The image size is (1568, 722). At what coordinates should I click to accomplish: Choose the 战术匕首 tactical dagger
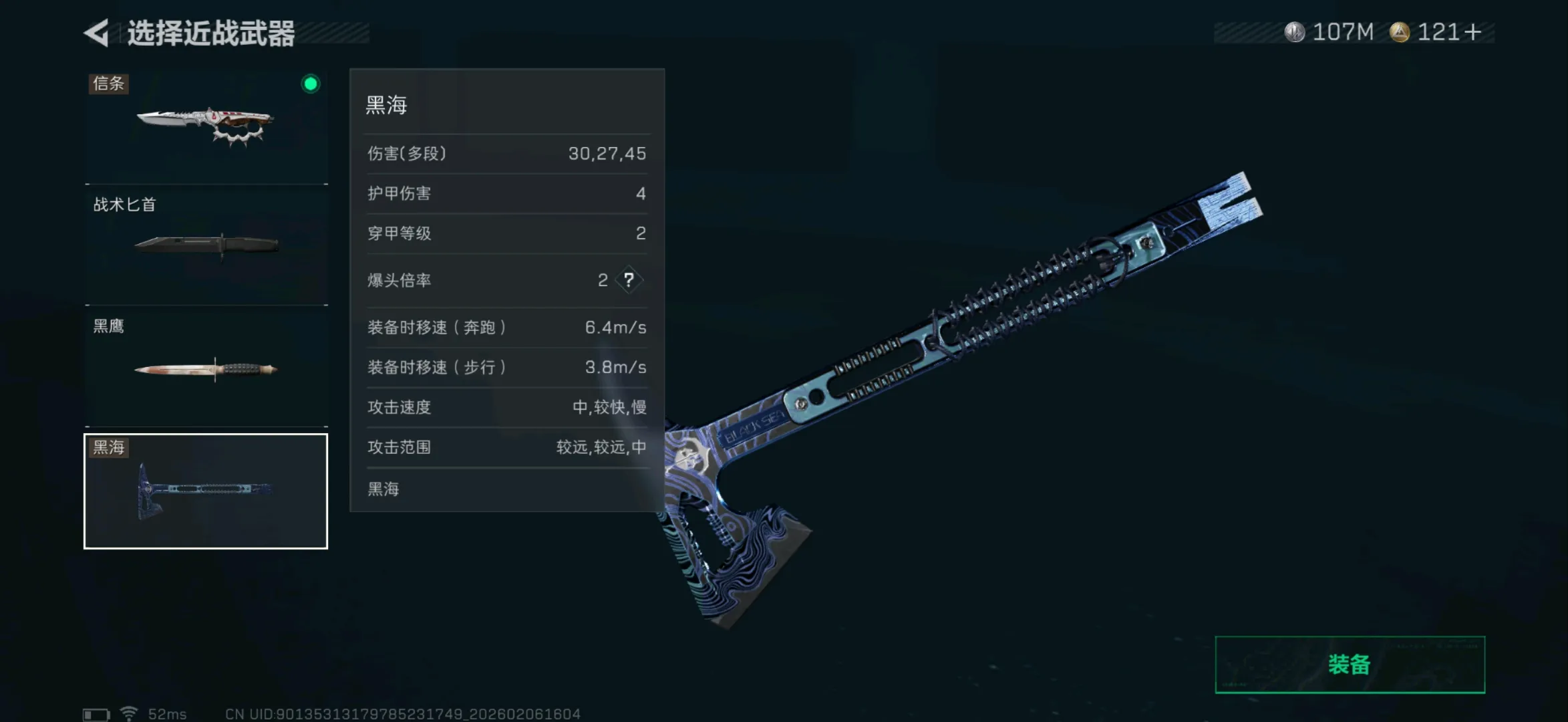tap(206, 245)
